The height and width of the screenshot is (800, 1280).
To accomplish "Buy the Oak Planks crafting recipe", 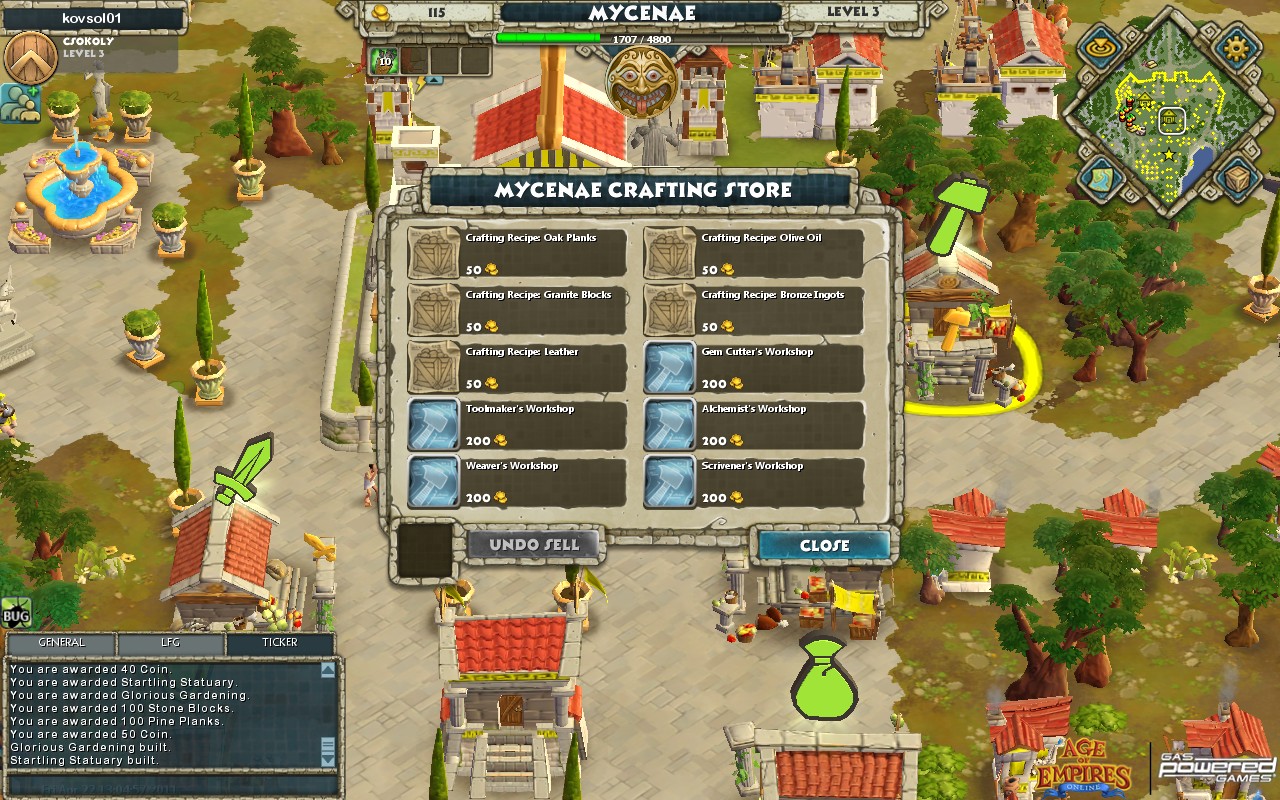I will tap(517, 253).
